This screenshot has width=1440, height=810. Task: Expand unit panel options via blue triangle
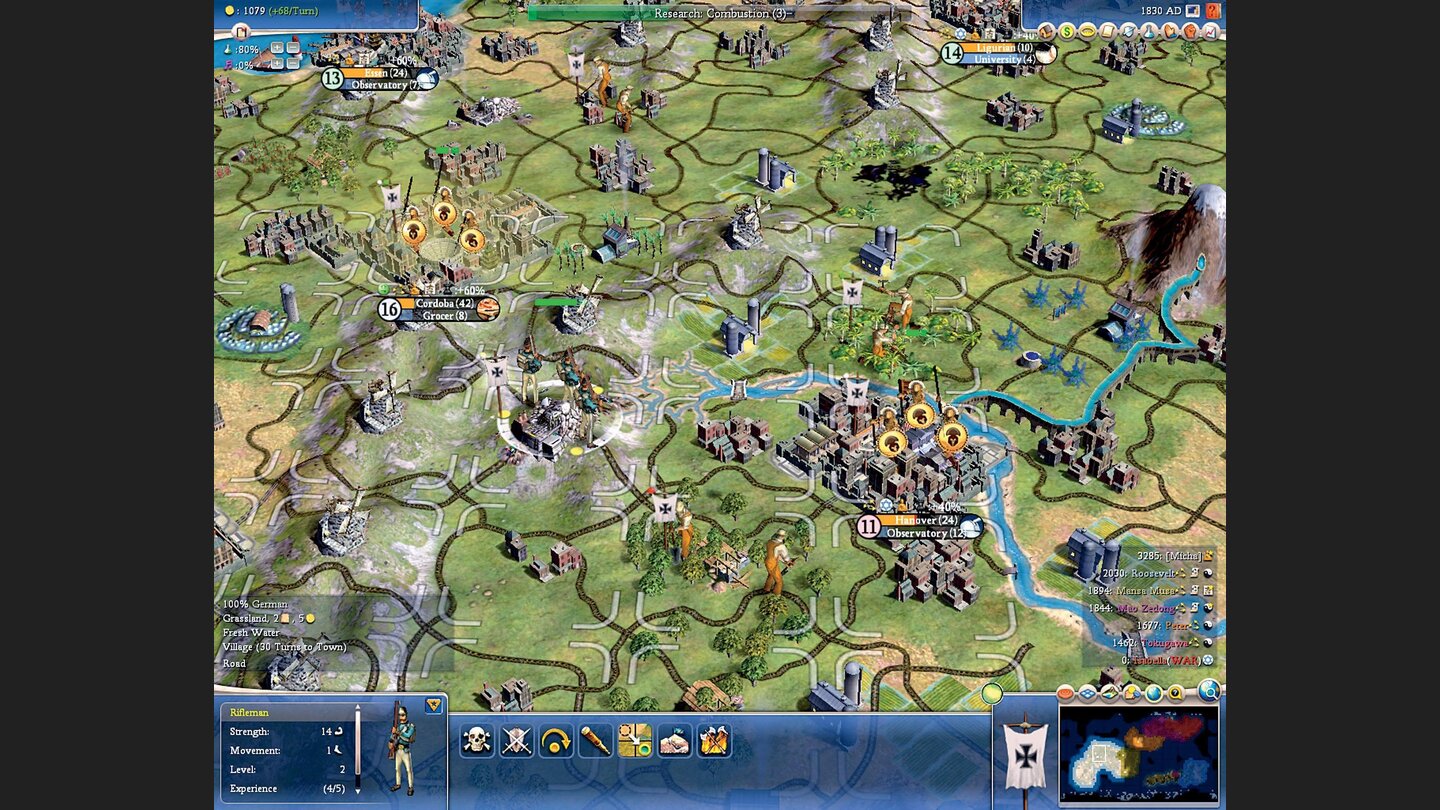point(433,706)
